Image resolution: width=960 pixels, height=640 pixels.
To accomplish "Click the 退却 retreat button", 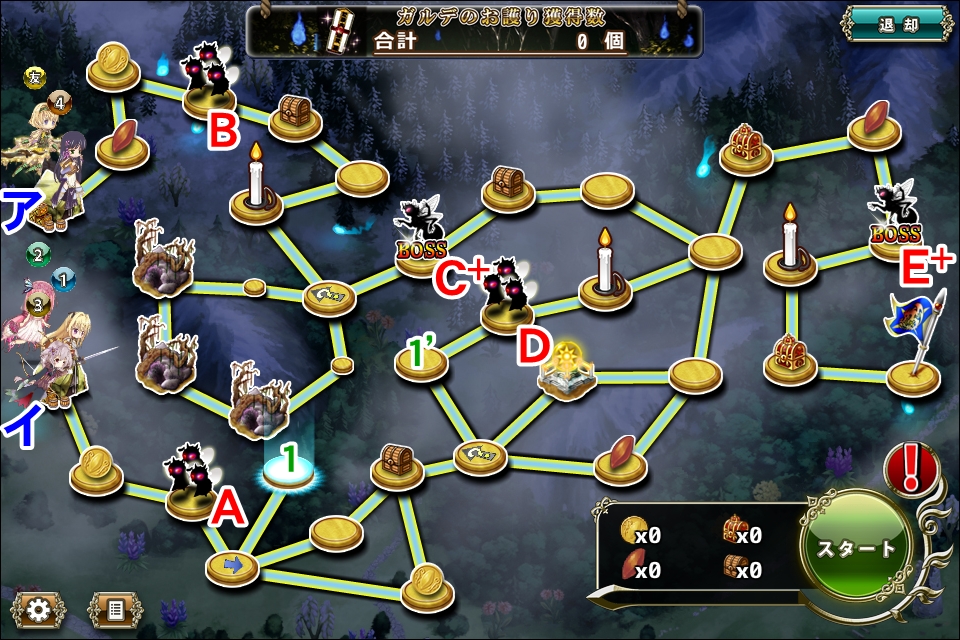I will tap(896, 25).
